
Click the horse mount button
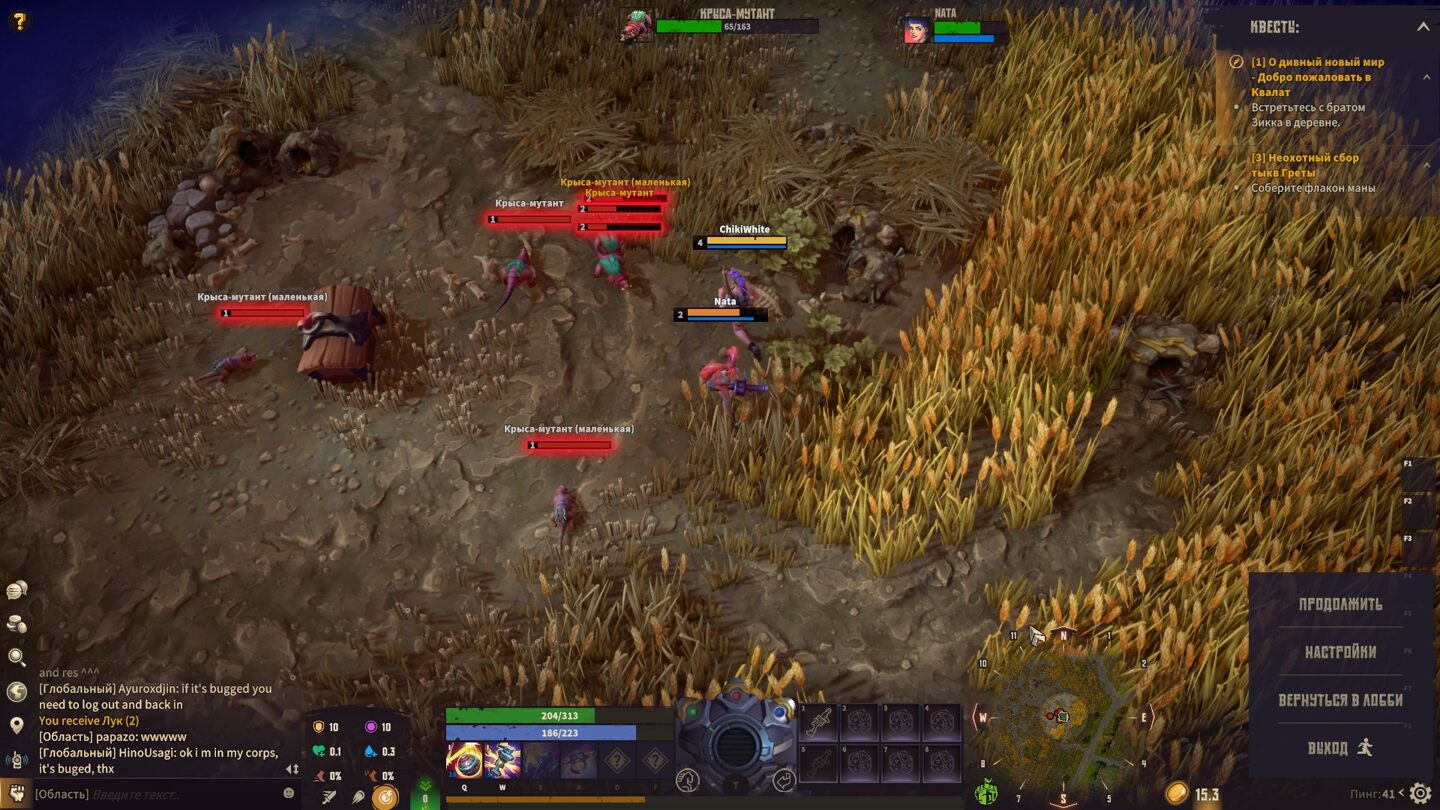[687, 780]
